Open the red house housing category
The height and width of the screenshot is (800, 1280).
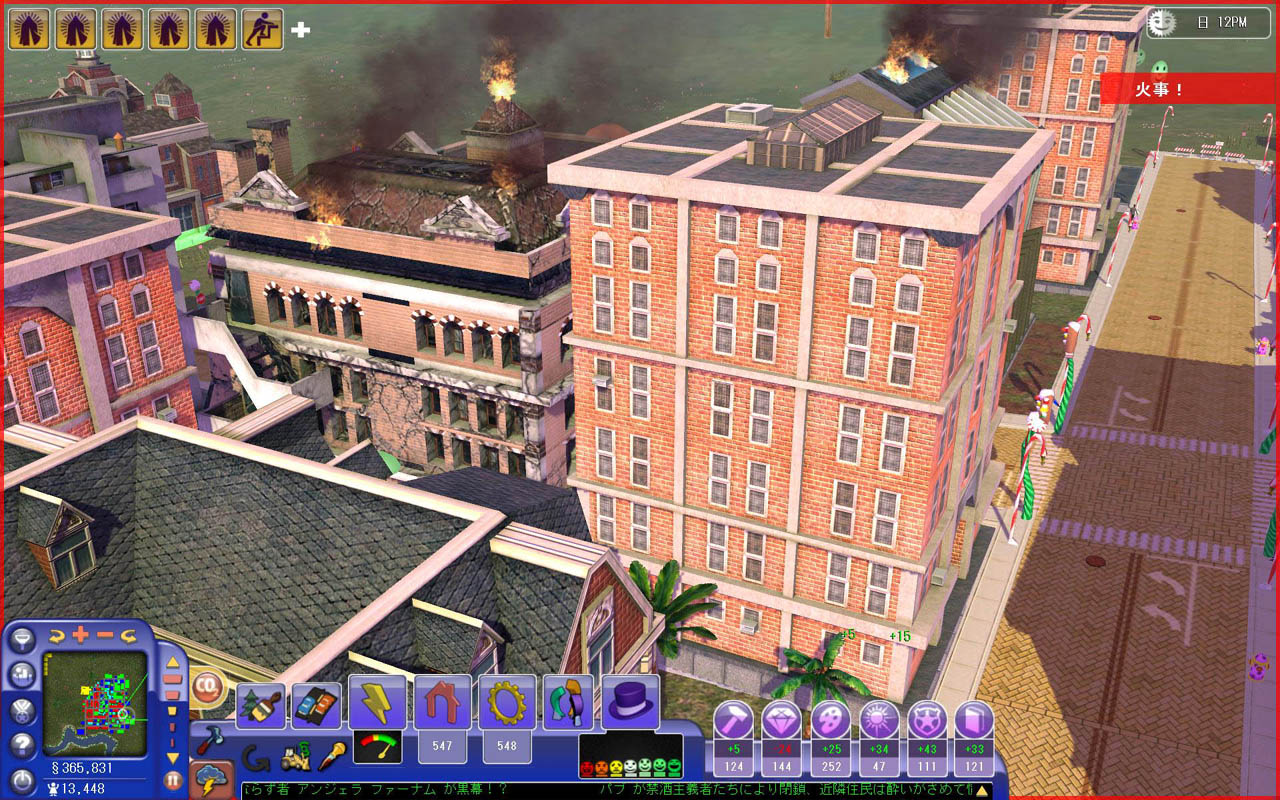click(x=442, y=702)
